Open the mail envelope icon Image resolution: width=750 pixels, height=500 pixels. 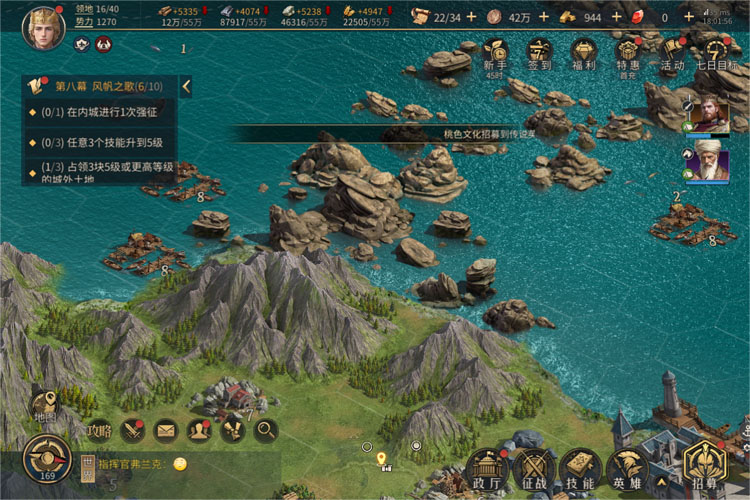point(165,431)
